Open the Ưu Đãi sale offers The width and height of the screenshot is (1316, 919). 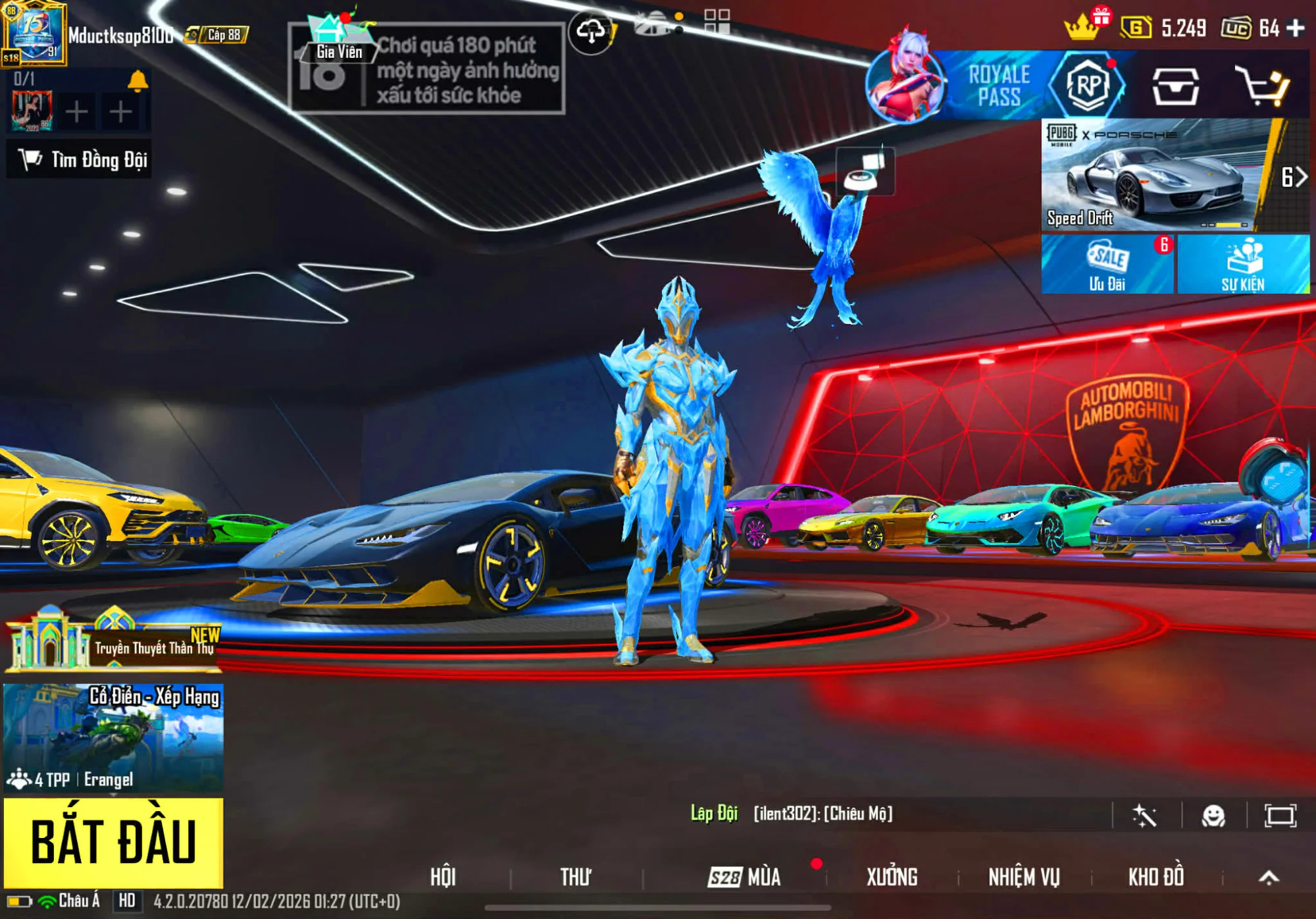[1107, 265]
